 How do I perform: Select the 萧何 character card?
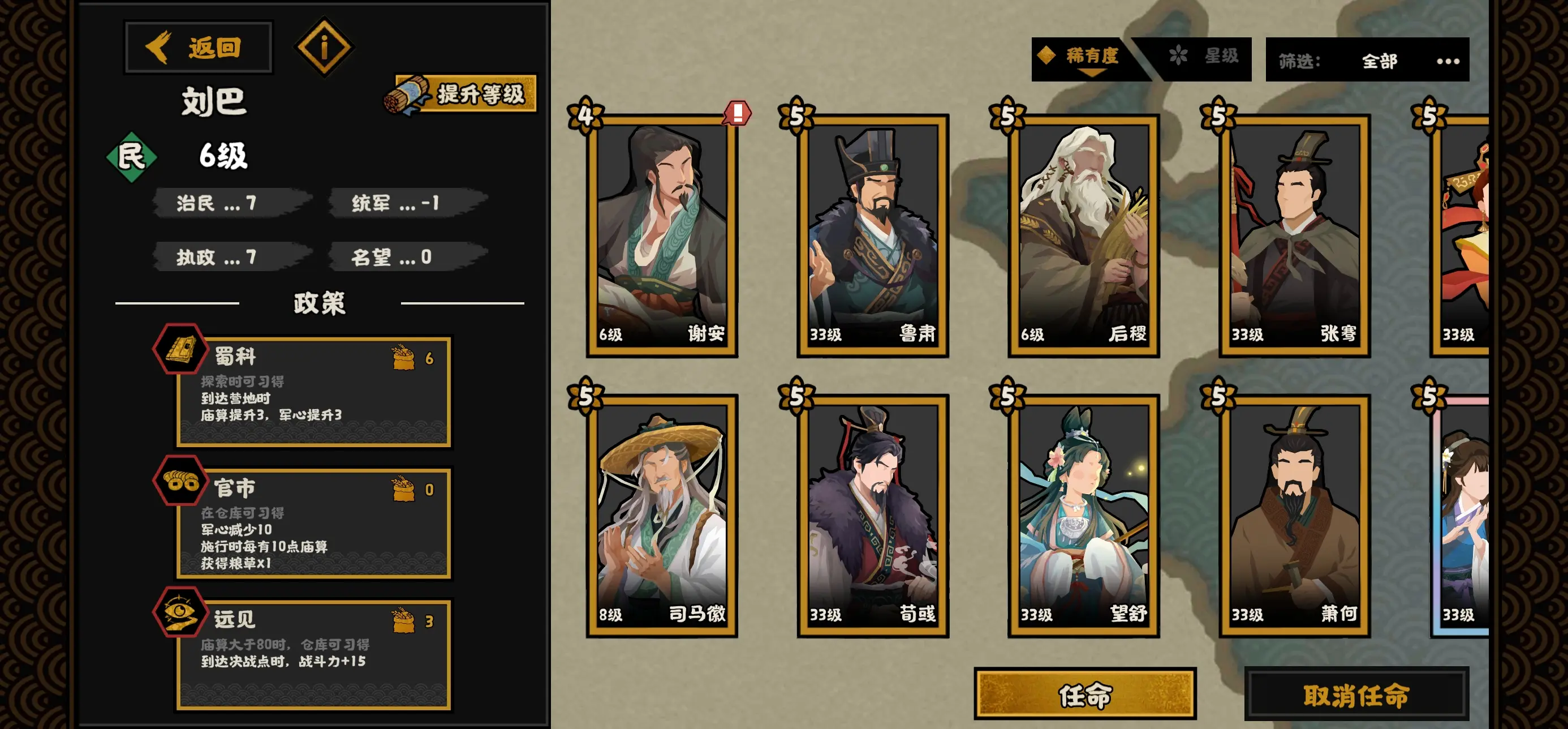coord(1294,515)
